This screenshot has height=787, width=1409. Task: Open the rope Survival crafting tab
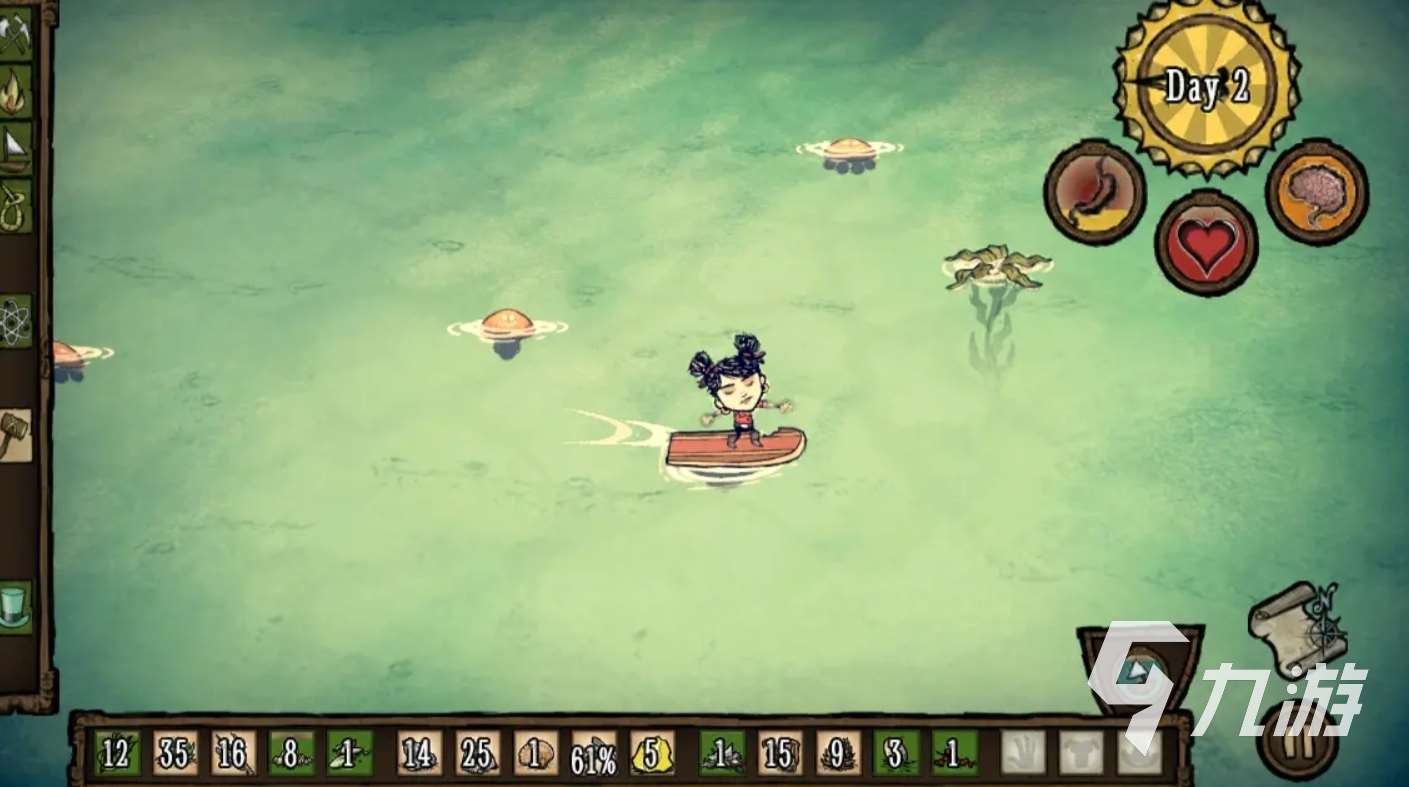click(16, 205)
